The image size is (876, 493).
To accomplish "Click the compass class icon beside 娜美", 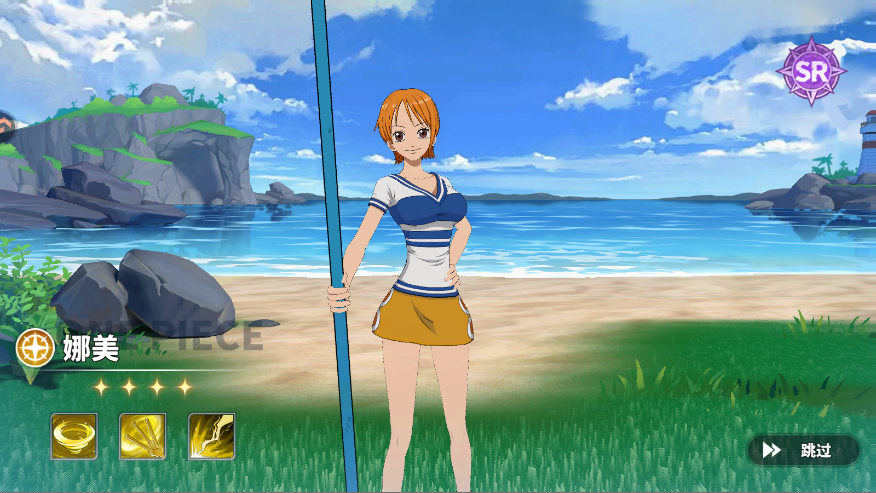I will point(35,347).
